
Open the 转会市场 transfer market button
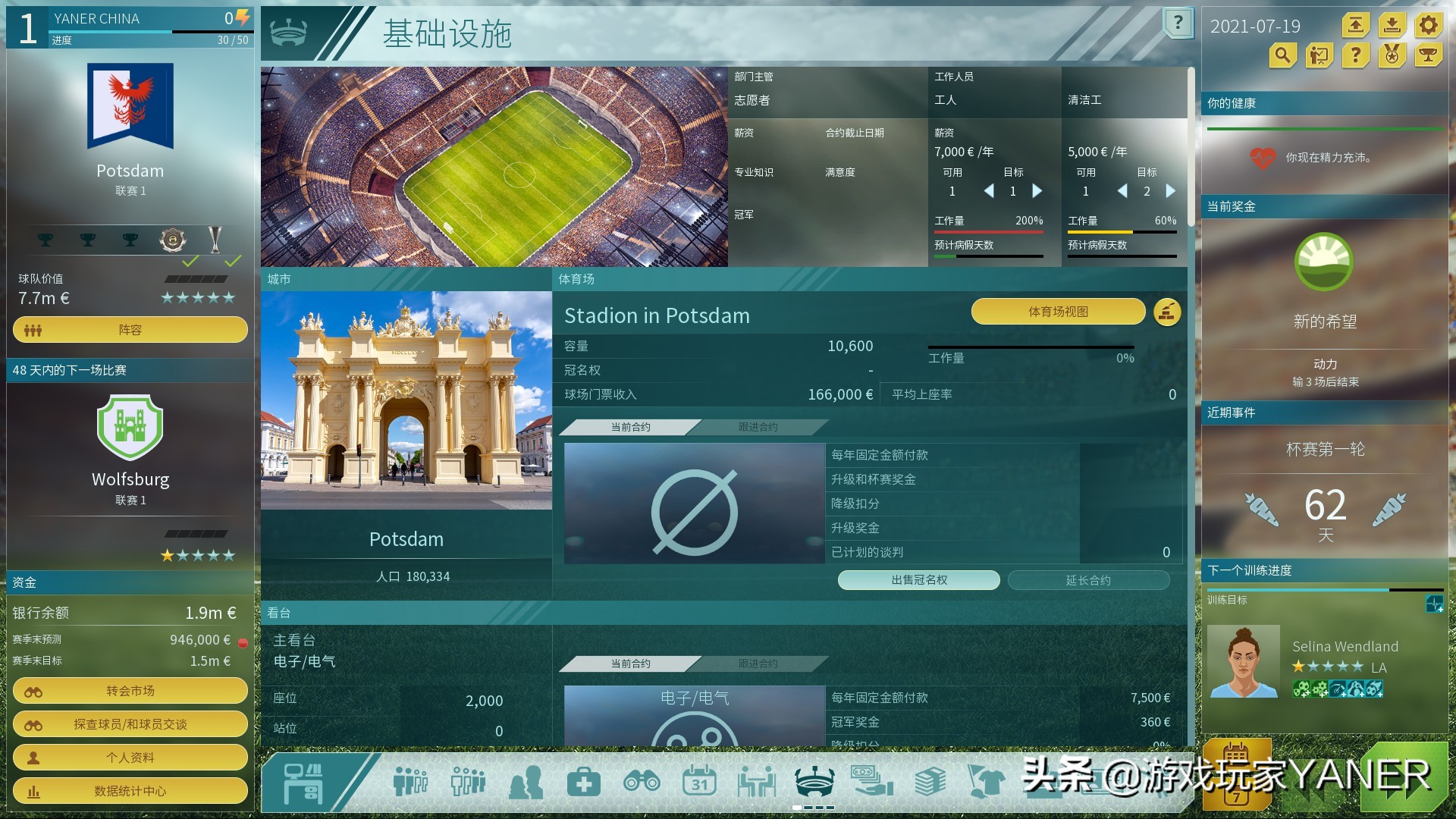(130, 691)
